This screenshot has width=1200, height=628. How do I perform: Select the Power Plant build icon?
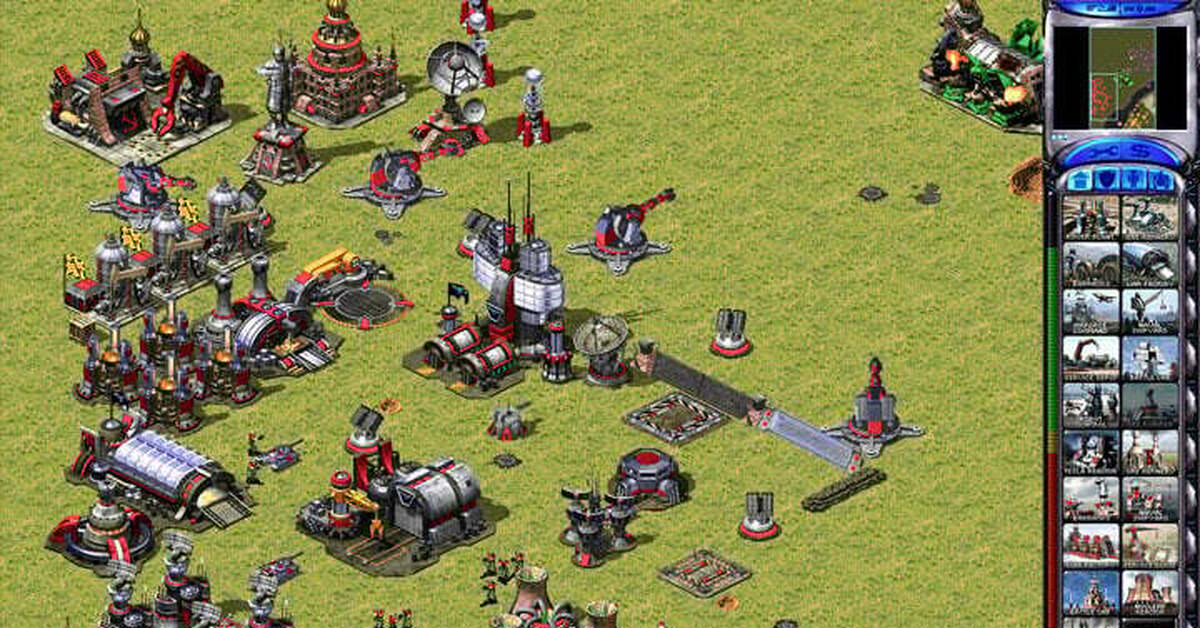tap(1091, 217)
